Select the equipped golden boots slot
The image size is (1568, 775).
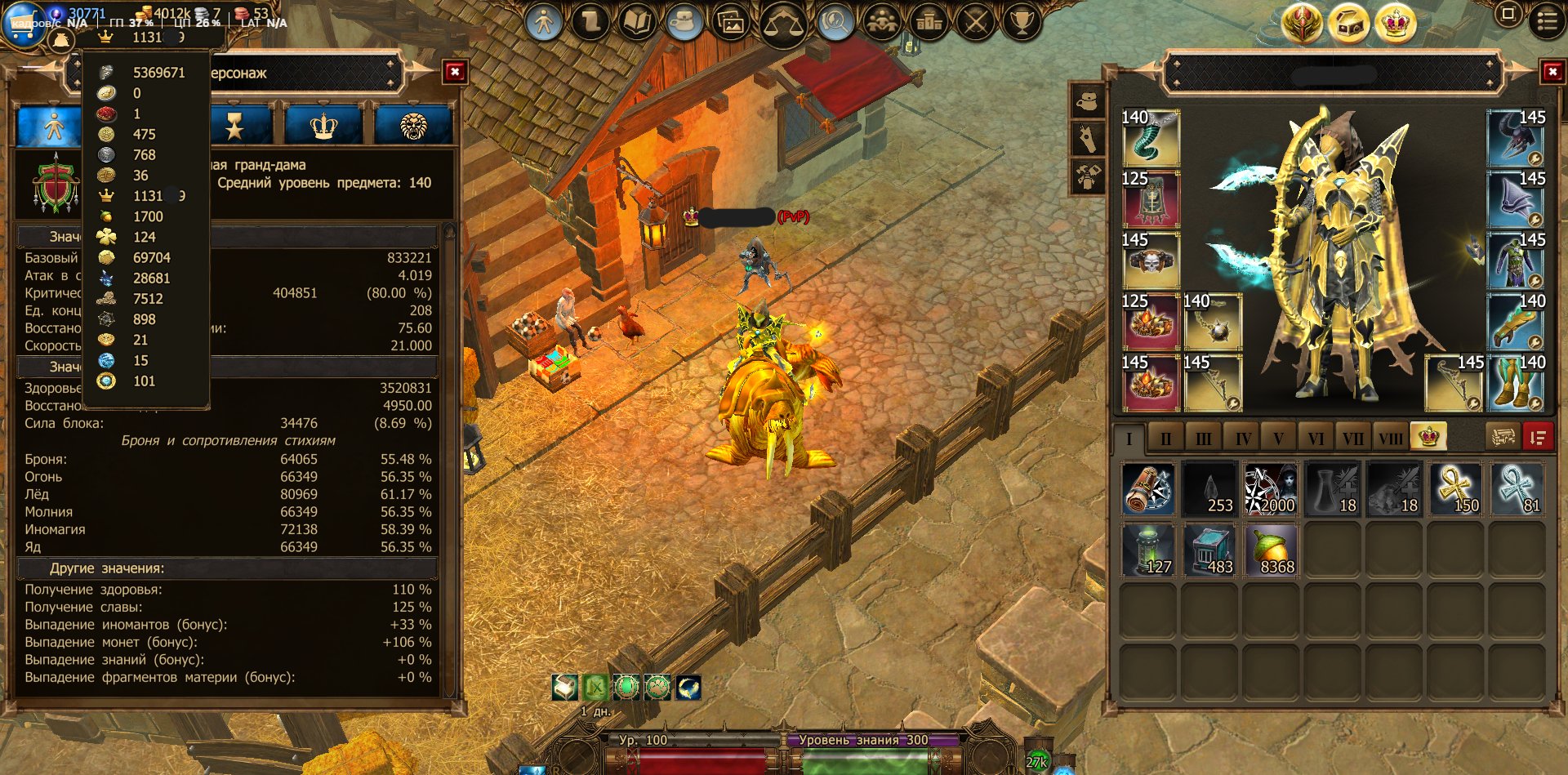[1516, 383]
